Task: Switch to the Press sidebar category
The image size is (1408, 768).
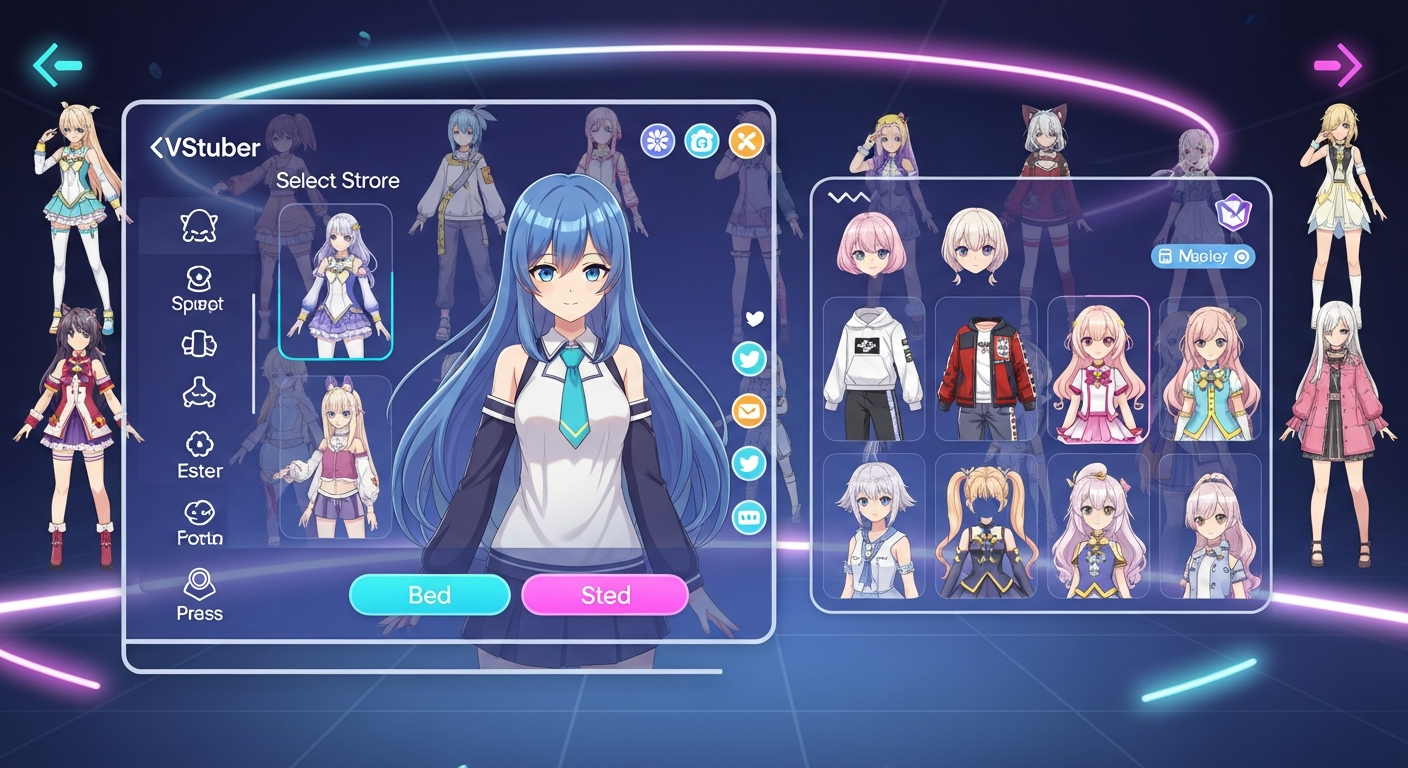Action: point(199,594)
